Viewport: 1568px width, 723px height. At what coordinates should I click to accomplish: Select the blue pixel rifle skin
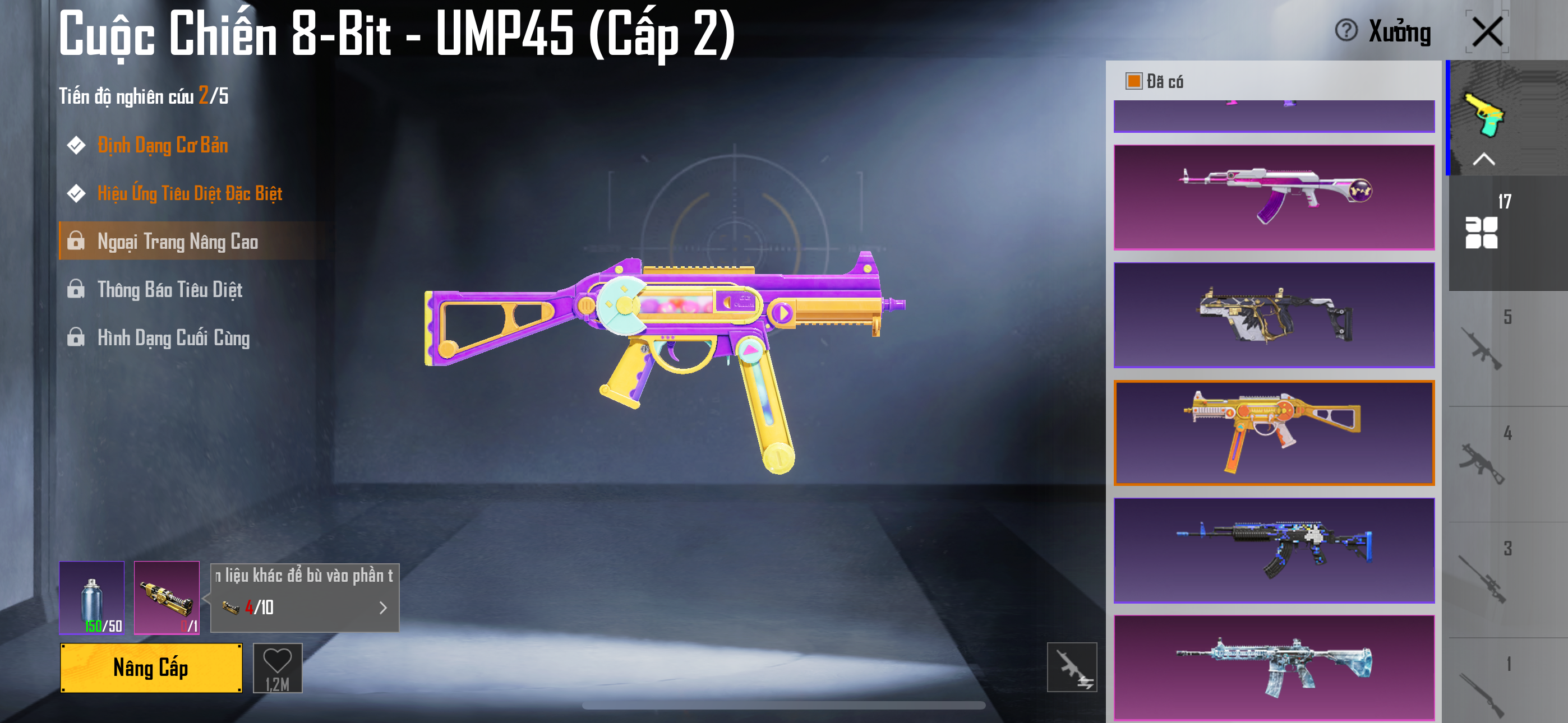[1274, 550]
